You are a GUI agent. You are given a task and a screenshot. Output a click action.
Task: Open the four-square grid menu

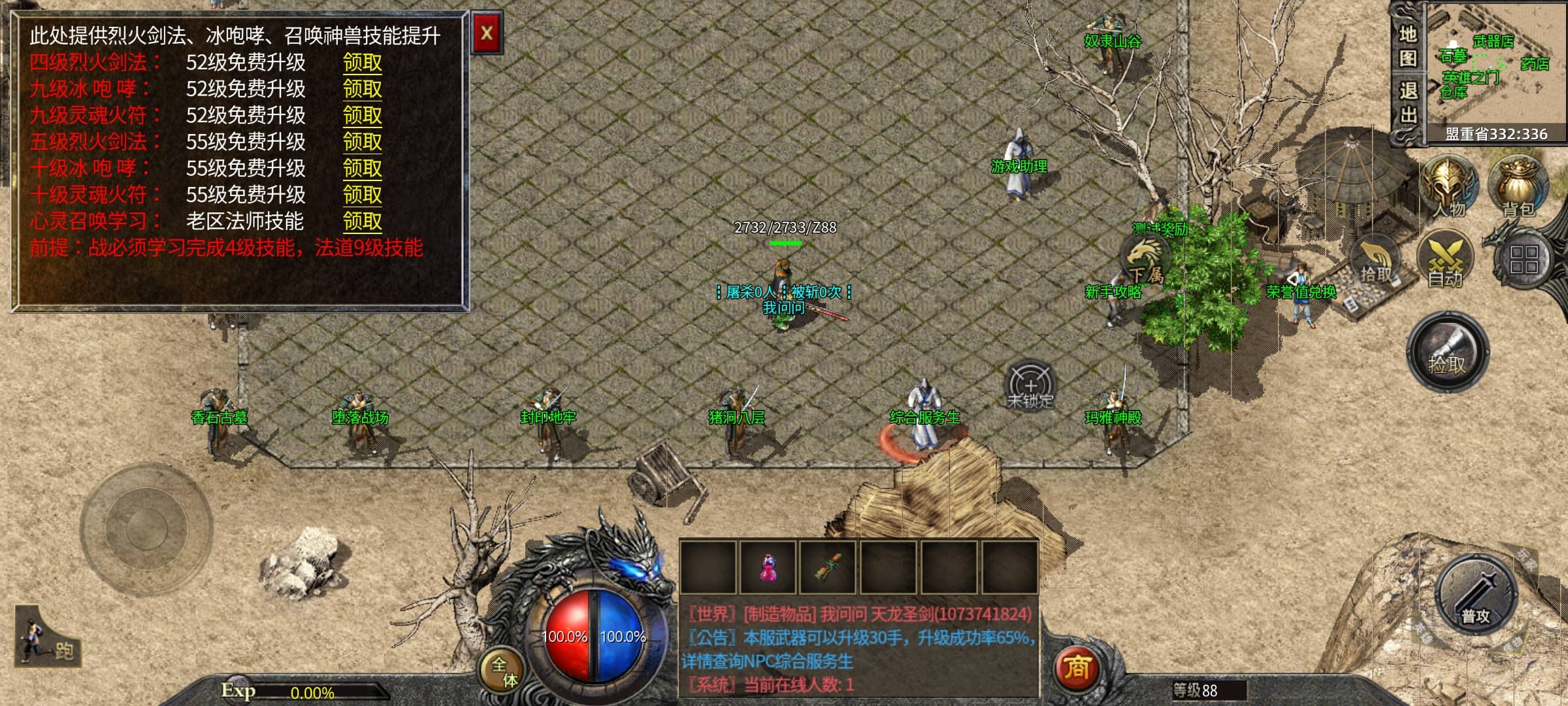pyautogui.click(x=1524, y=260)
